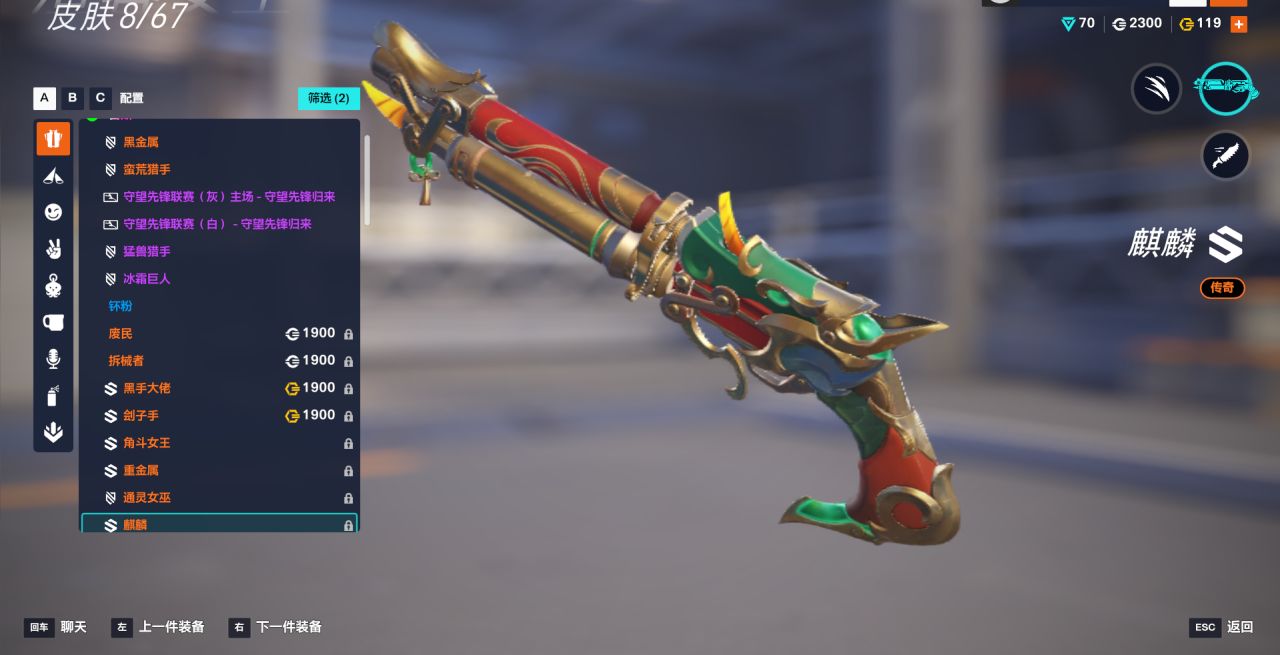Pick the 猛兽猎手 skin

coord(146,252)
